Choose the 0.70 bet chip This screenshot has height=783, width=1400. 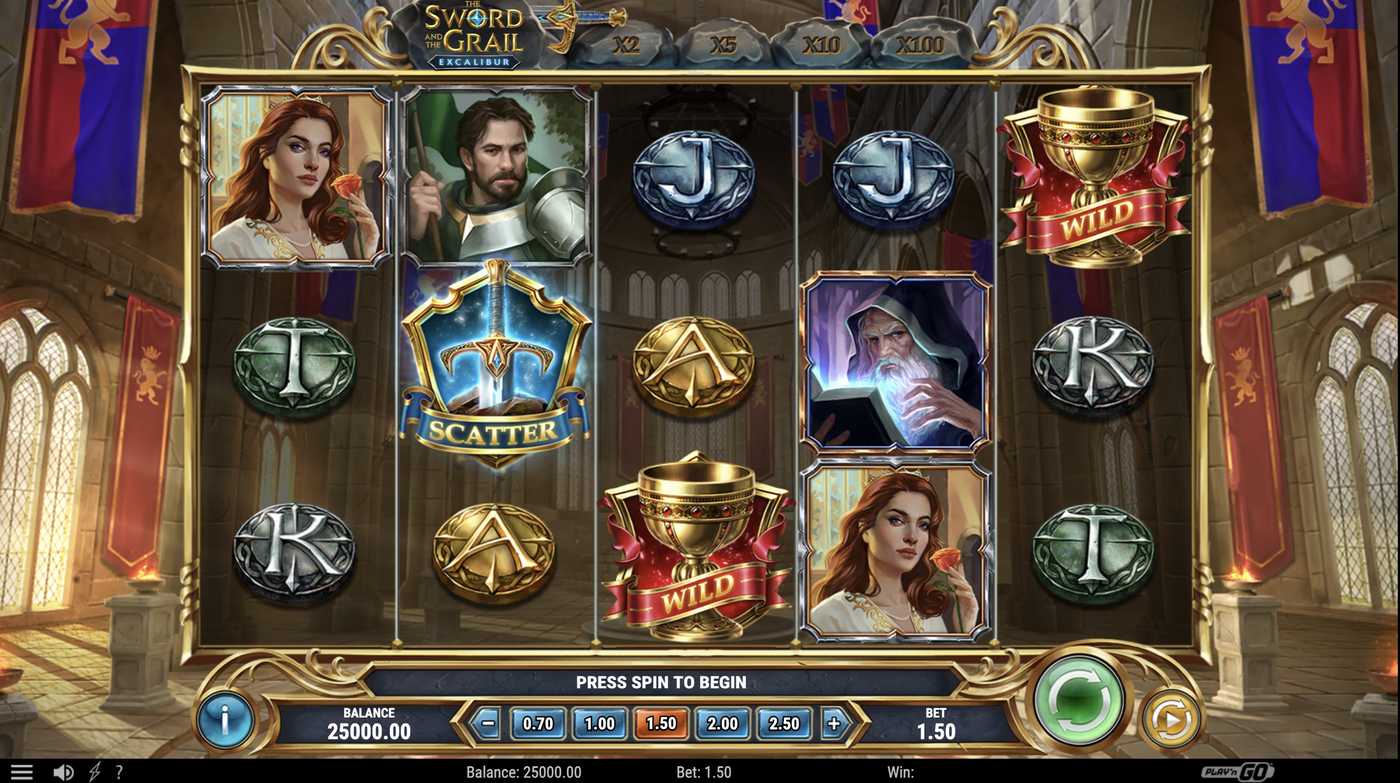537,723
